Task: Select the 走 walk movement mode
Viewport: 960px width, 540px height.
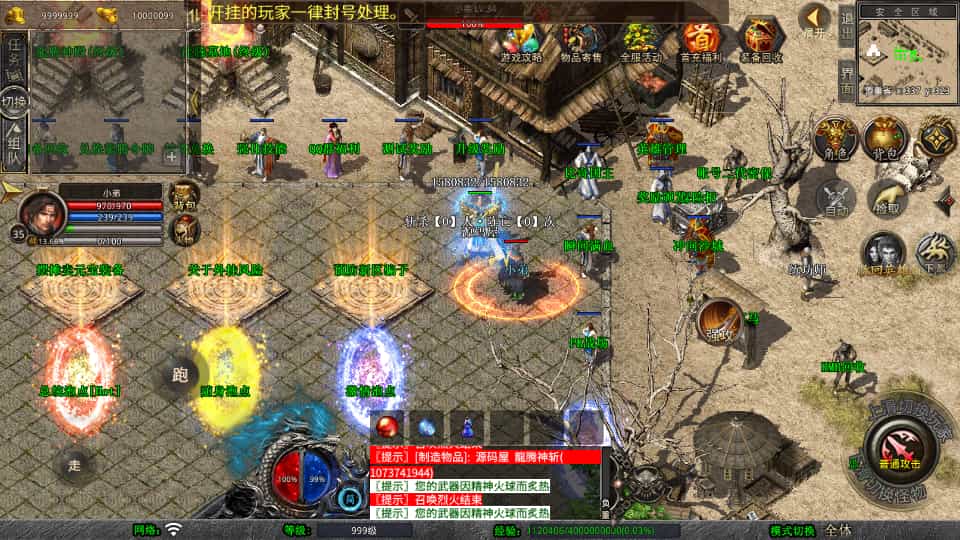Action: (x=74, y=464)
